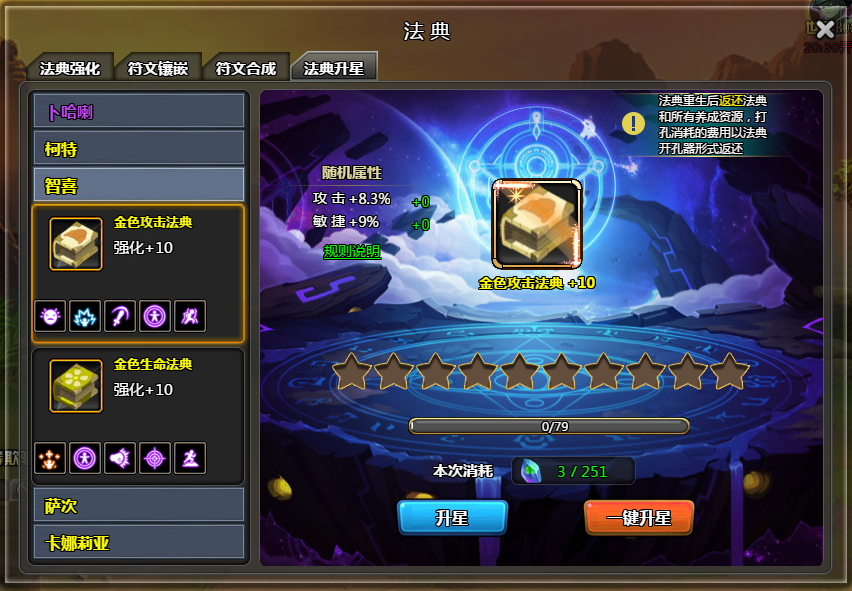Select hero 萨次 in the list
This screenshot has height=591, width=852.
coord(139,506)
